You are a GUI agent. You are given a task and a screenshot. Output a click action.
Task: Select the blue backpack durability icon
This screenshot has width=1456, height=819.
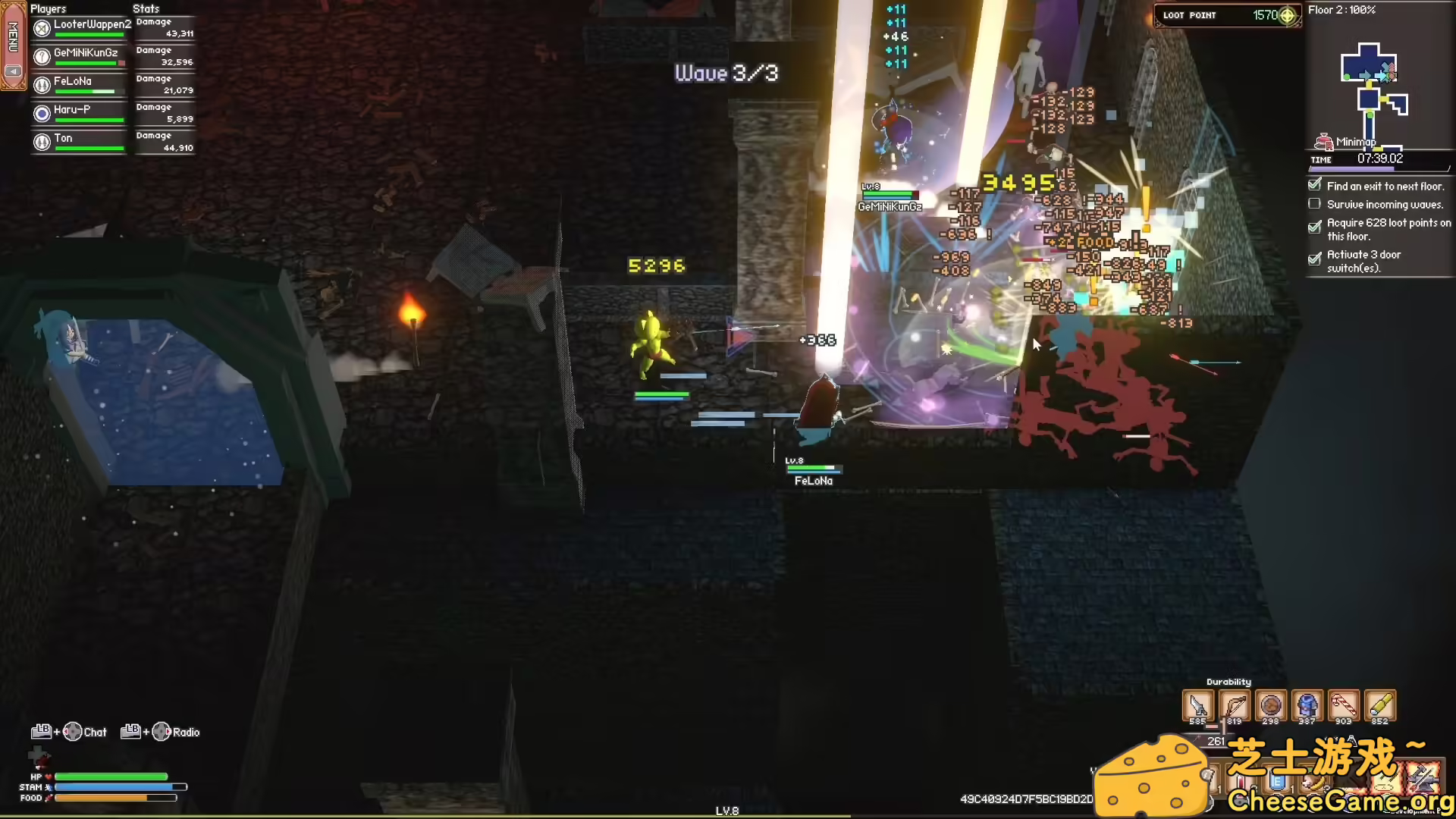click(1307, 704)
